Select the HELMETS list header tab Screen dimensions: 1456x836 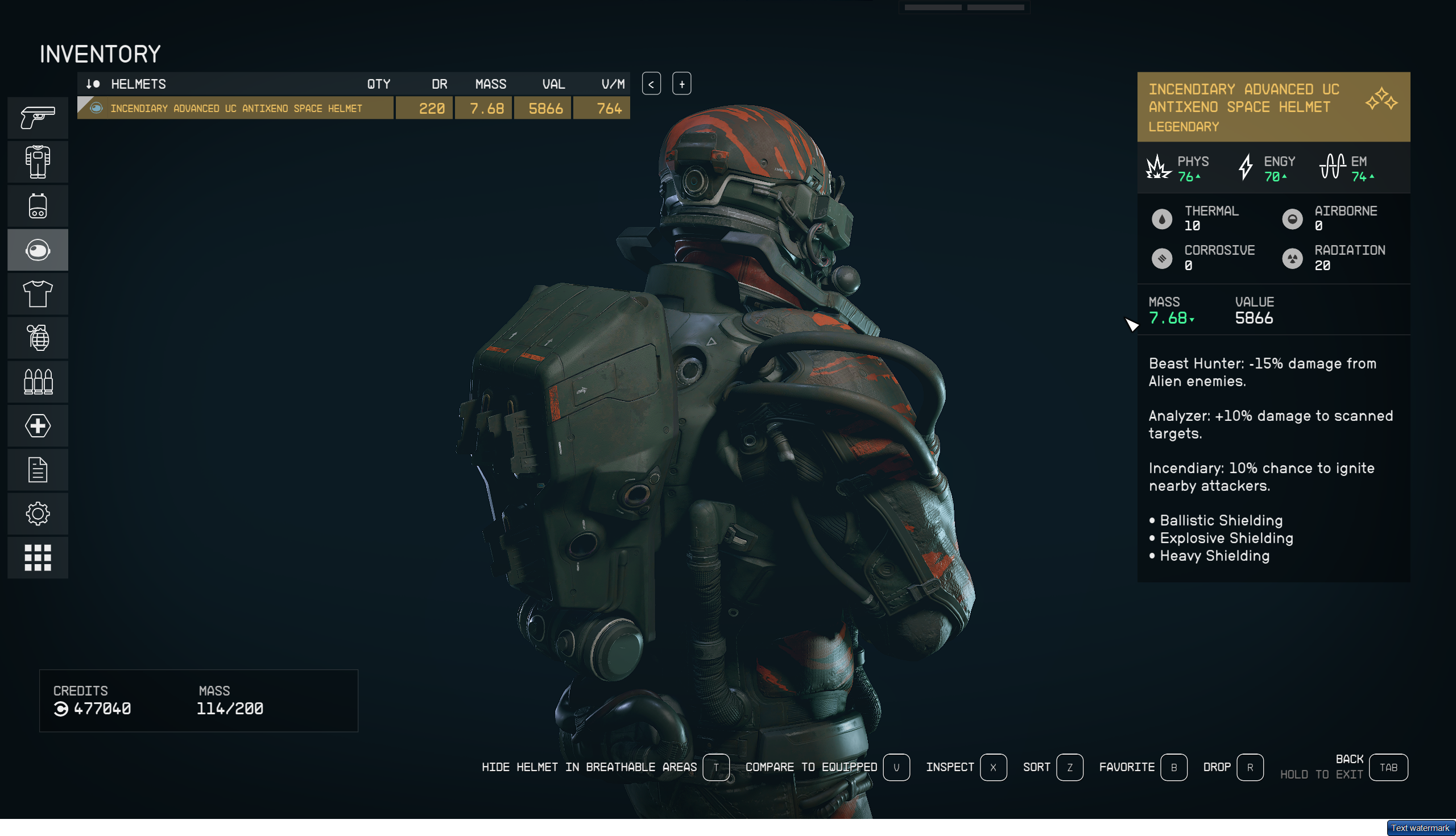coord(138,84)
